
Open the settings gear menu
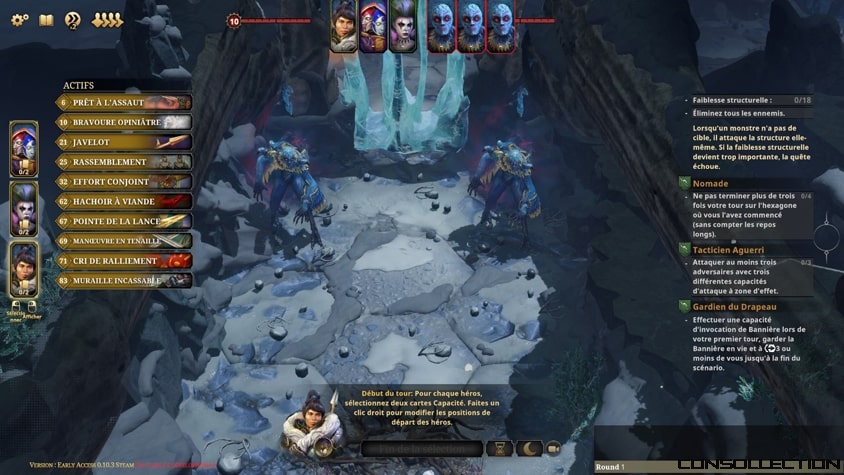click(19, 20)
